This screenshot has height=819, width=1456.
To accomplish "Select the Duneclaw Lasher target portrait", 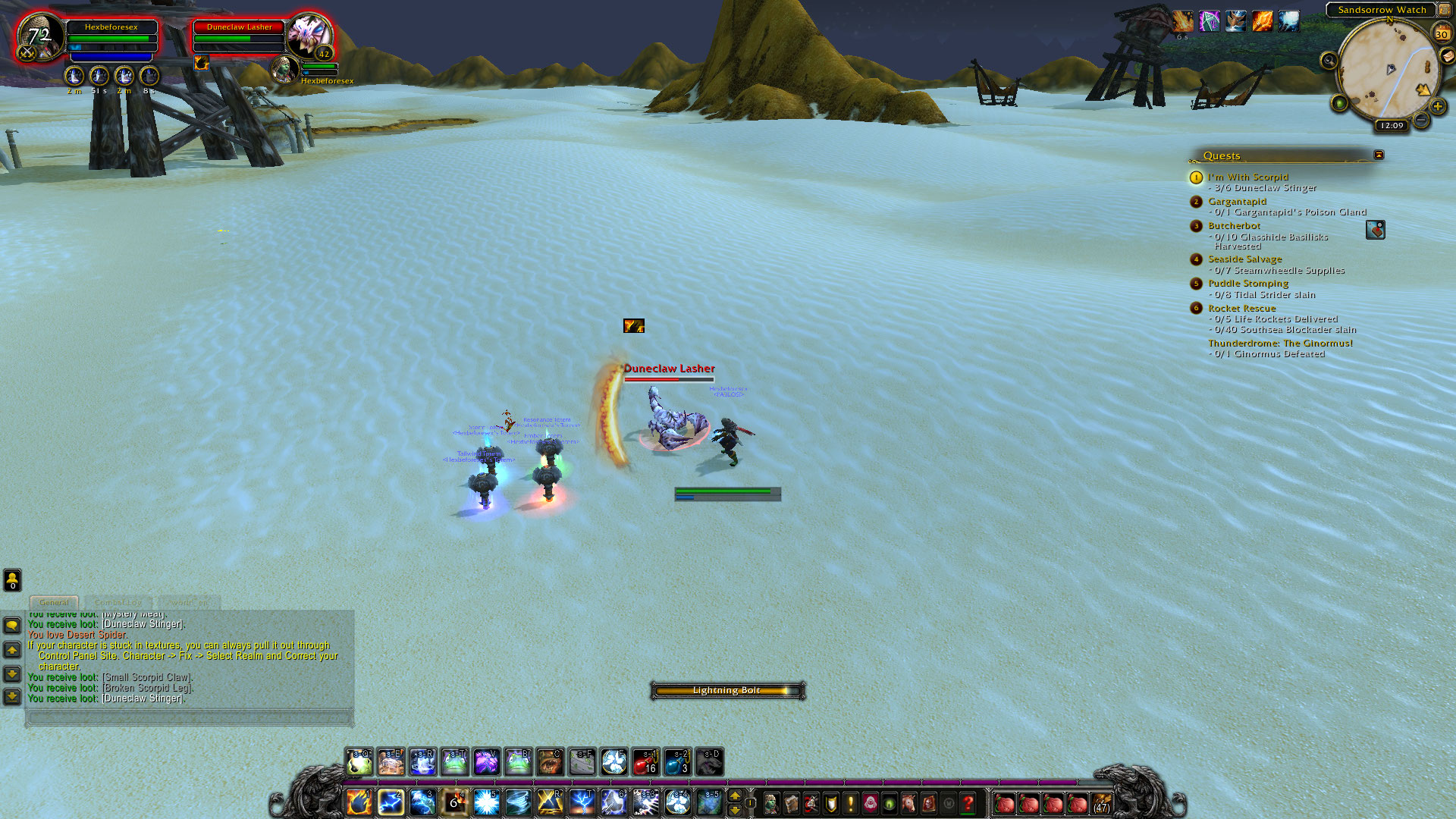I will coord(309,35).
